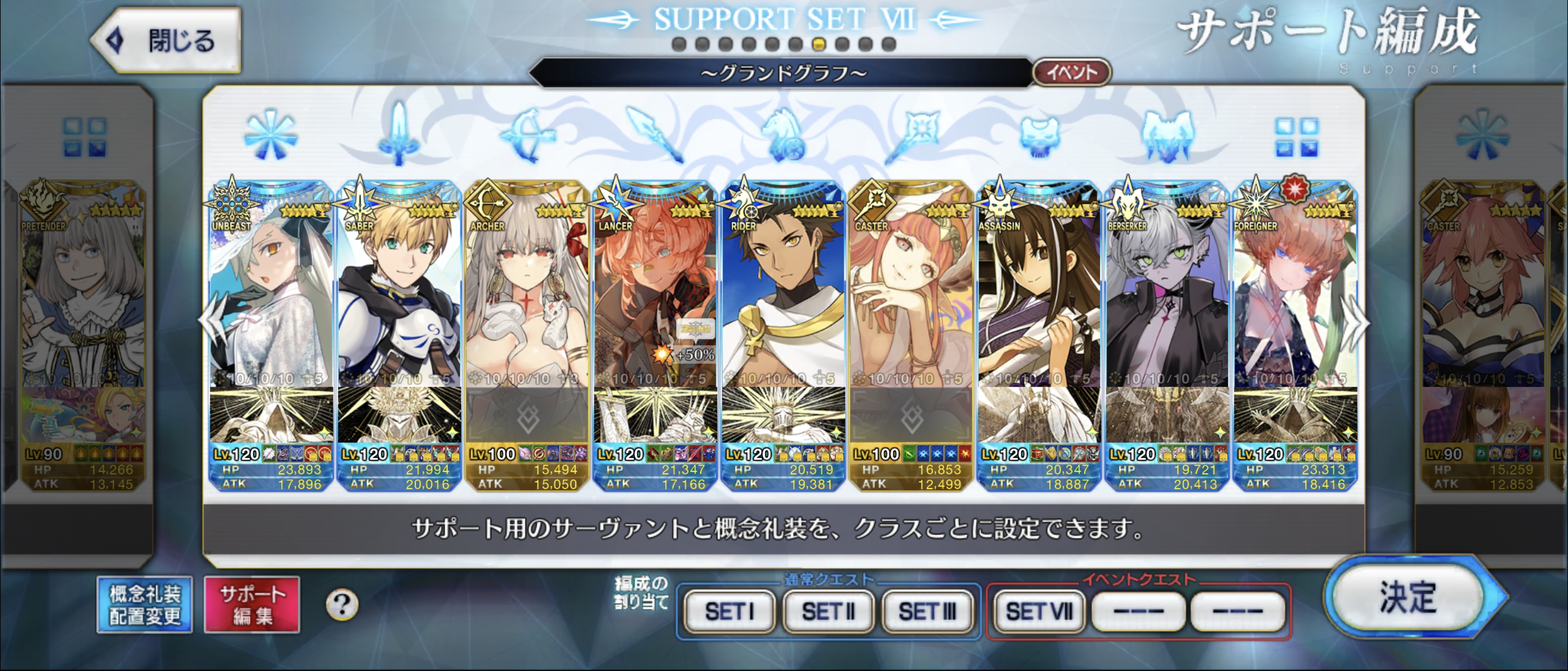Choose SET VII event quest assignment
This screenshot has height=671, width=1568.
tap(1038, 611)
